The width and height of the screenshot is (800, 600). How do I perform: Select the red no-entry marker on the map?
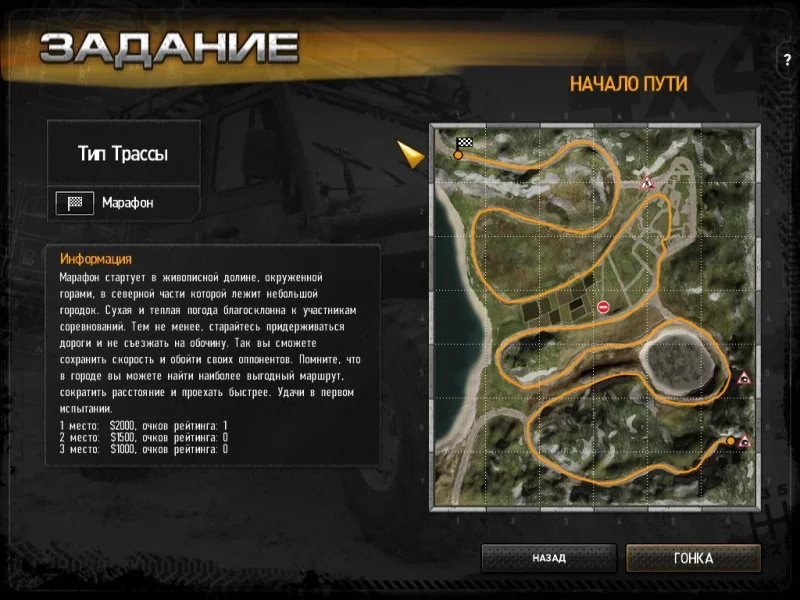[x=603, y=307]
